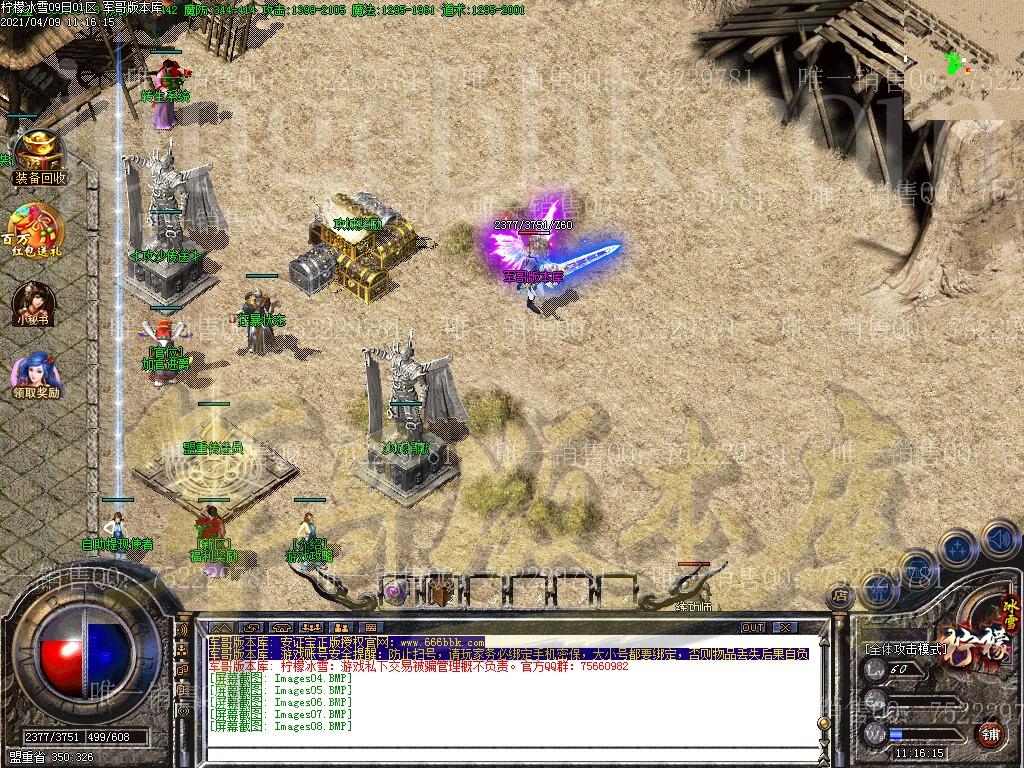Viewport: 1024px width, 768px height.
Task: Claim rewards via the 领取奖励 icon
Action: 36,375
